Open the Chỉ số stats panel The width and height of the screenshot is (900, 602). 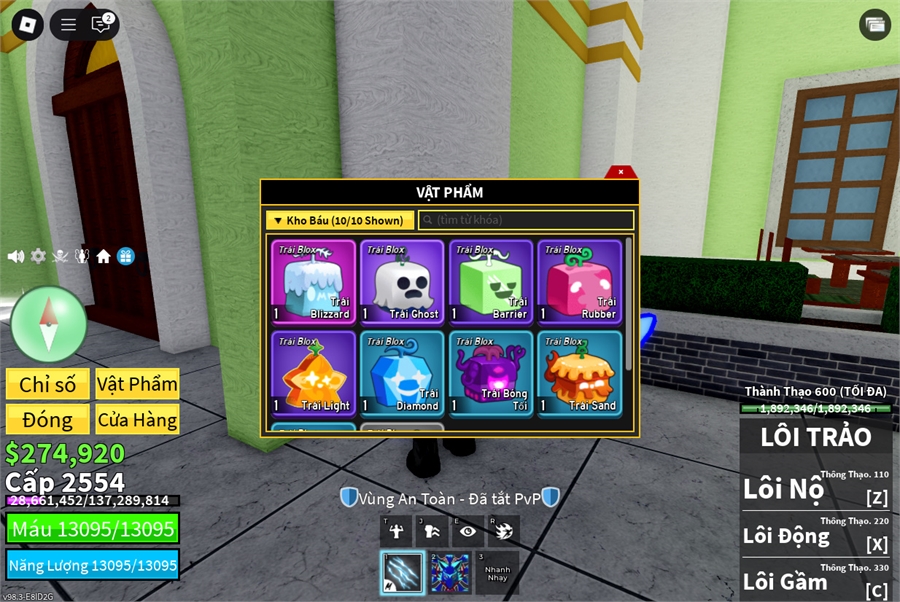47,385
